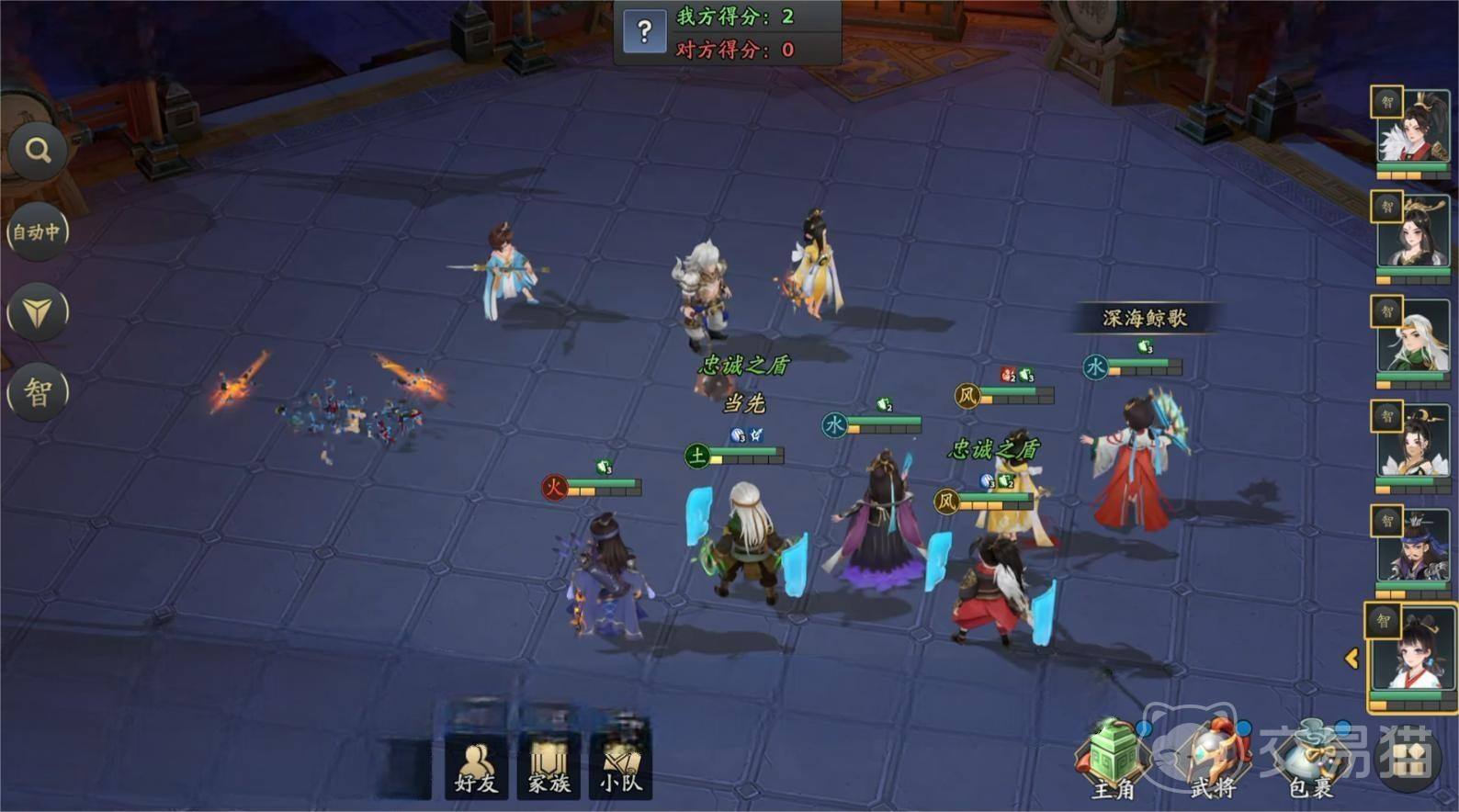Show the 小队 team panel
Image resolution: width=1459 pixels, height=812 pixels.
tap(621, 767)
